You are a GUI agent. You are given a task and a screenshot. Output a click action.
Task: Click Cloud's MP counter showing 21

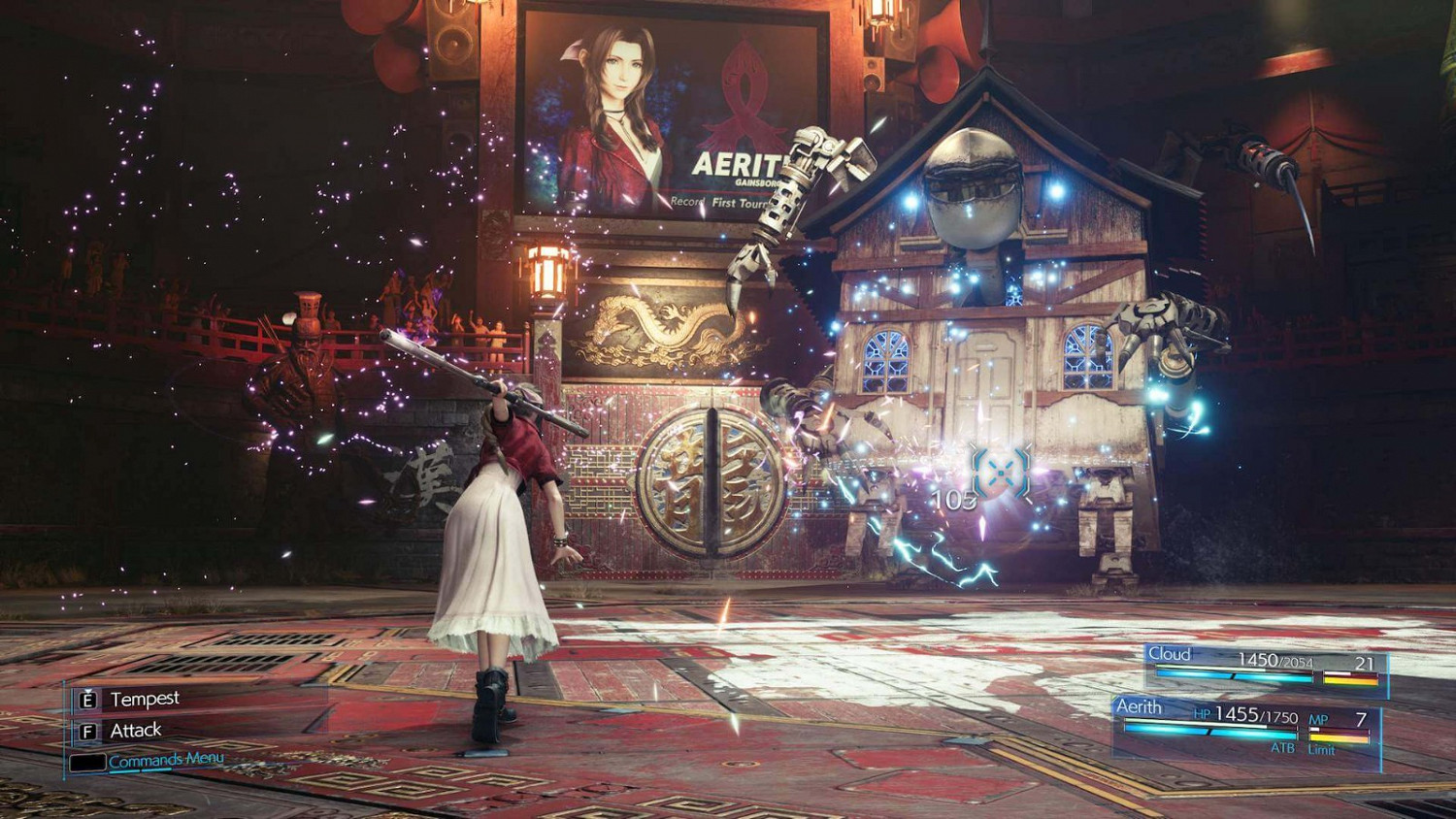(x=1365, y=662)
